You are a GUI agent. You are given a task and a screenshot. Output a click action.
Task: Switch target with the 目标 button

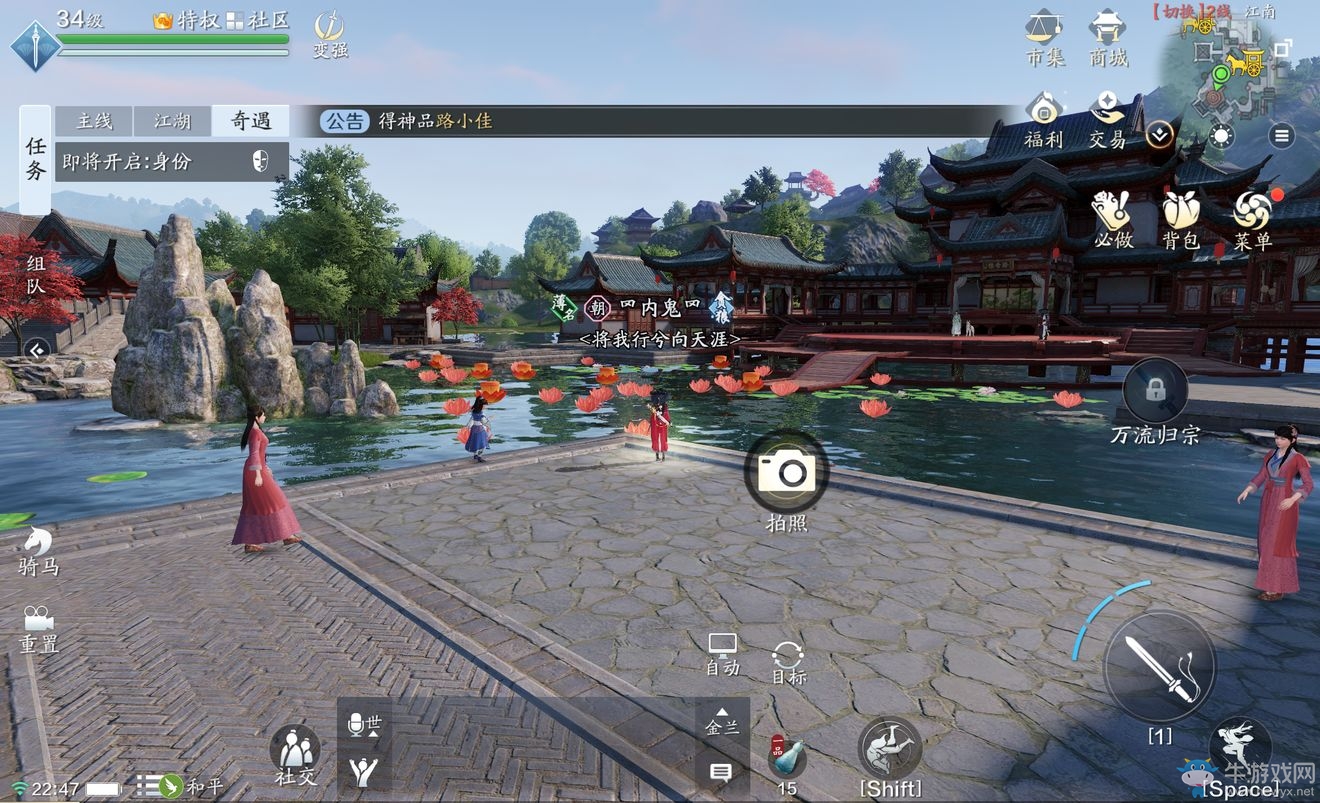coord(788,662)
